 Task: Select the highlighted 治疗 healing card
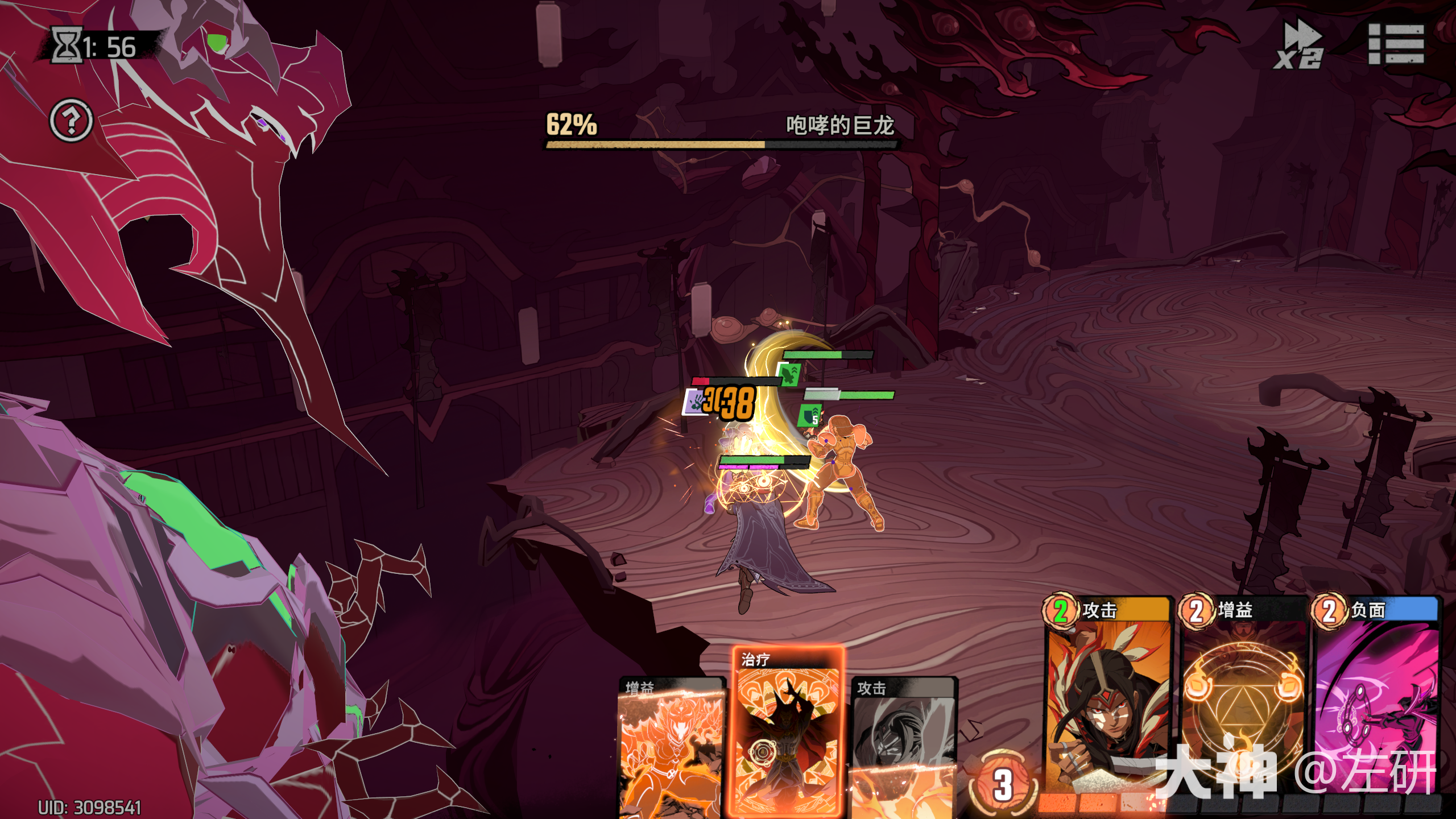pyautogui.click(x=787, y=731)
